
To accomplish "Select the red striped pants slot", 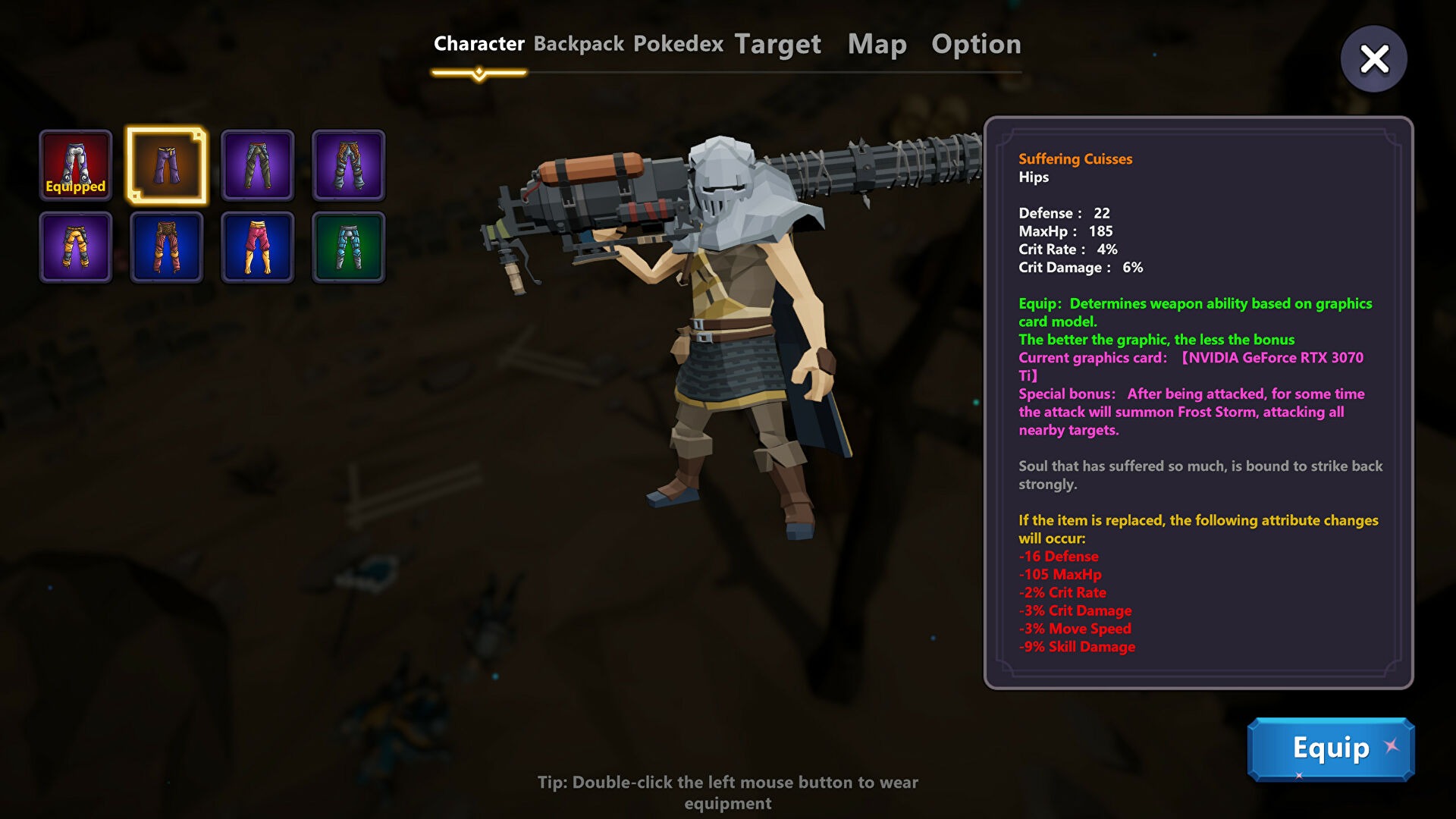I will coord(167,247).
